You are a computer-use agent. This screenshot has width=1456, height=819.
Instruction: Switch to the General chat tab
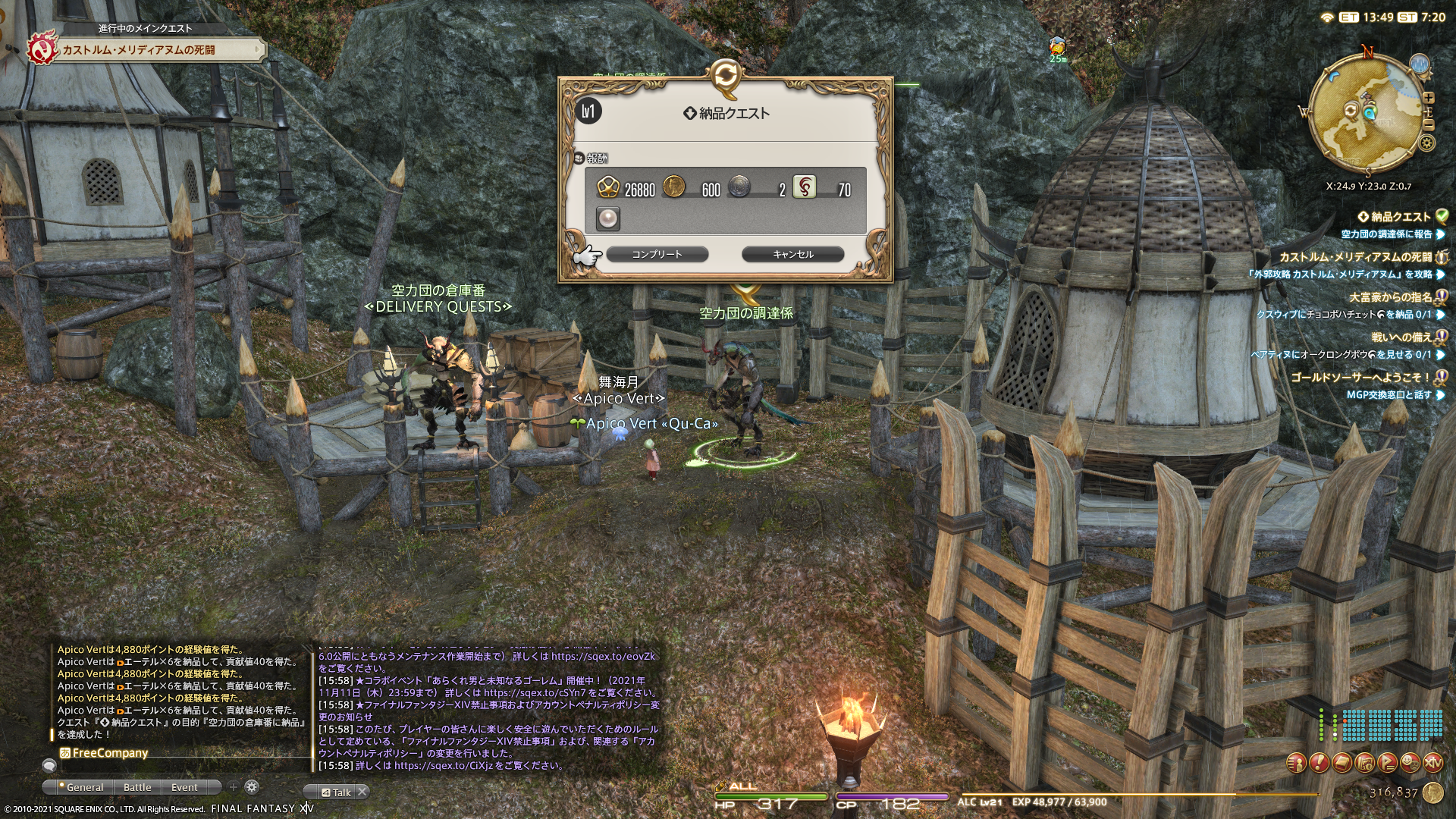84,787
